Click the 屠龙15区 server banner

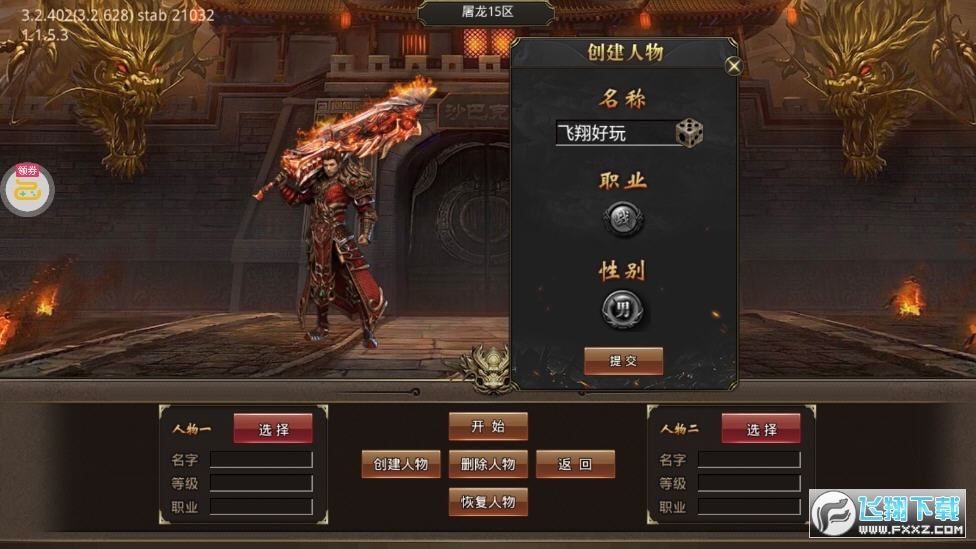tap(487, 13)
